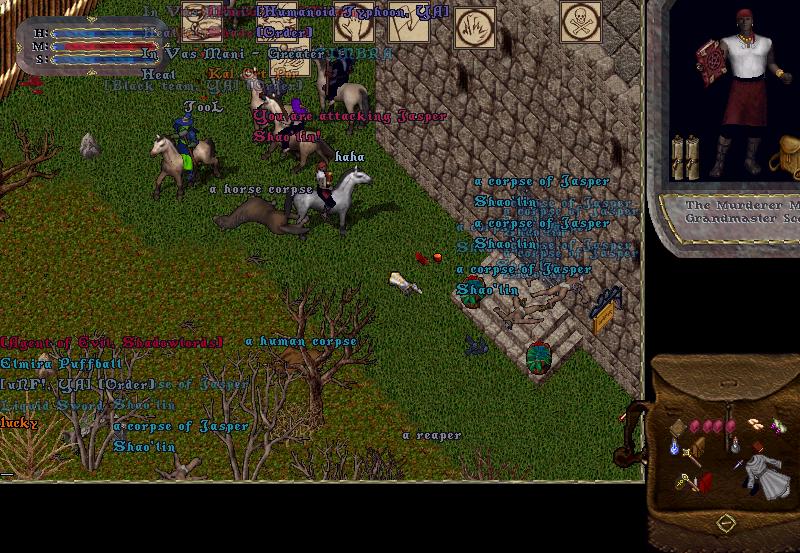Open the rolled scrolls on the paperdoll
Viewport: 800px width, 553px height.
click(684, 157)
